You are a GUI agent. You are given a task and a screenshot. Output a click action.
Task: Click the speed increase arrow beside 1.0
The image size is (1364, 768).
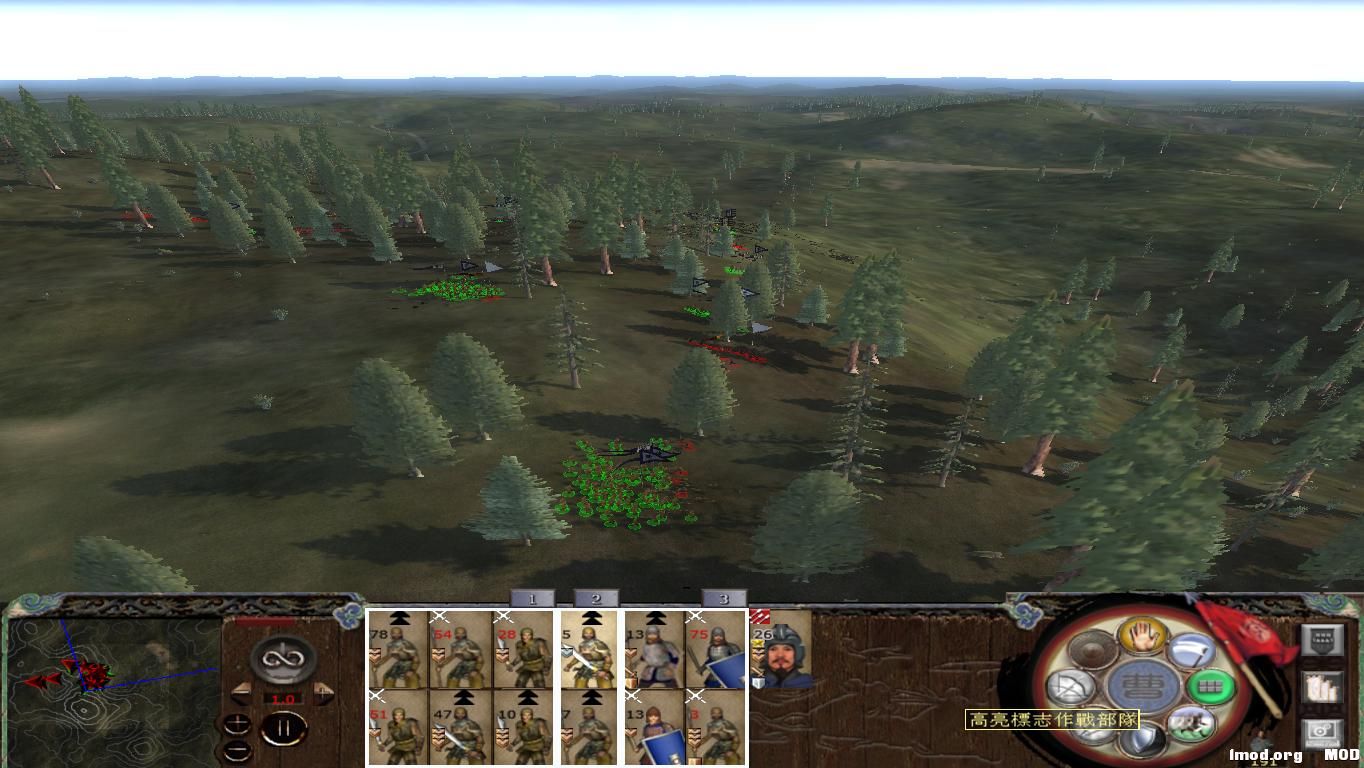[322, 693]
